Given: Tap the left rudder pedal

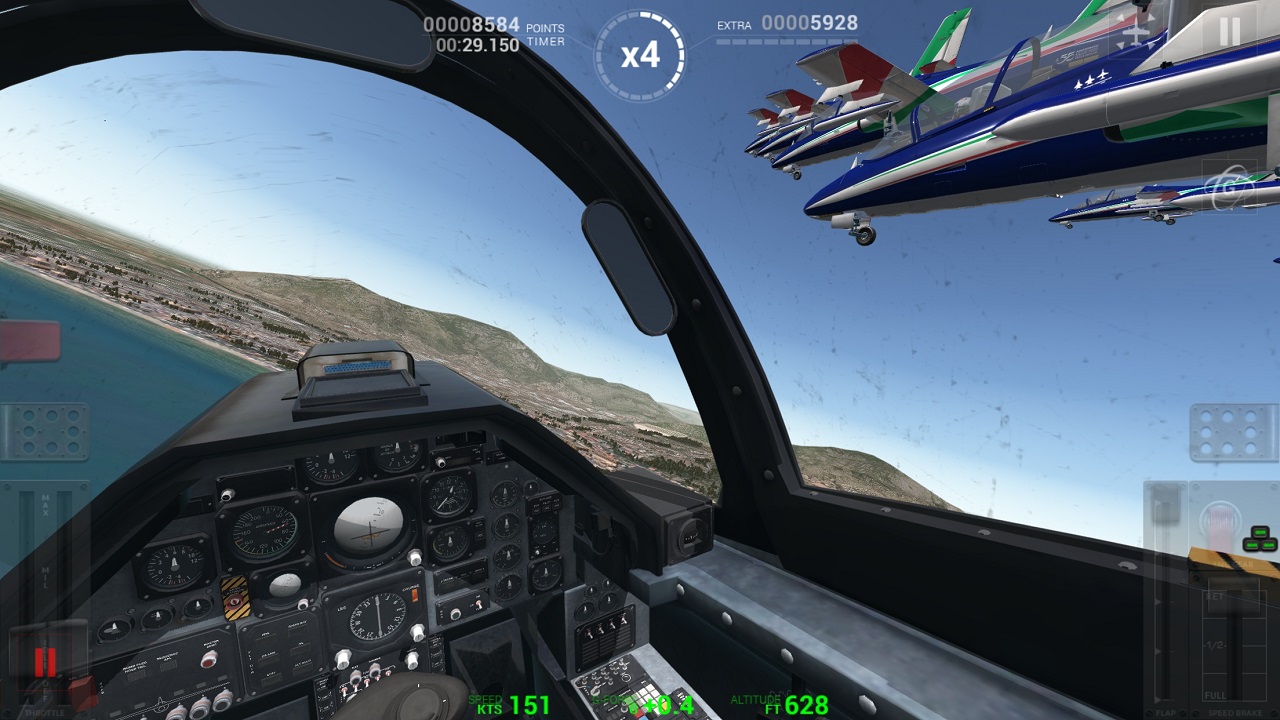Looking at the screenshot, I should (44, 432).
